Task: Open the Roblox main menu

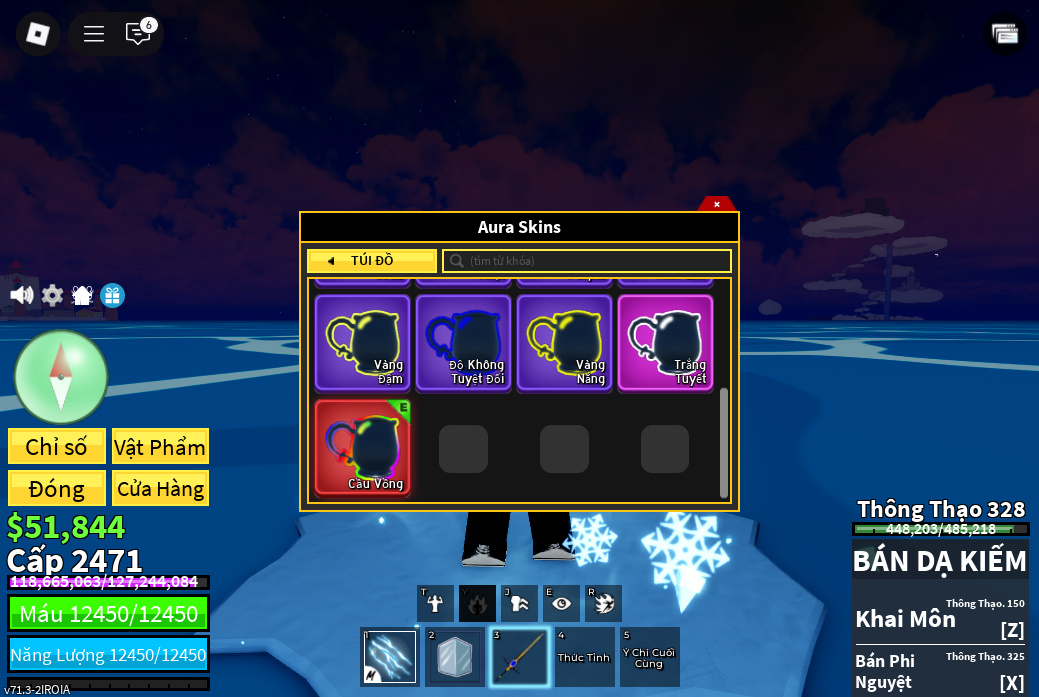Action: click(x=38, y=34)
